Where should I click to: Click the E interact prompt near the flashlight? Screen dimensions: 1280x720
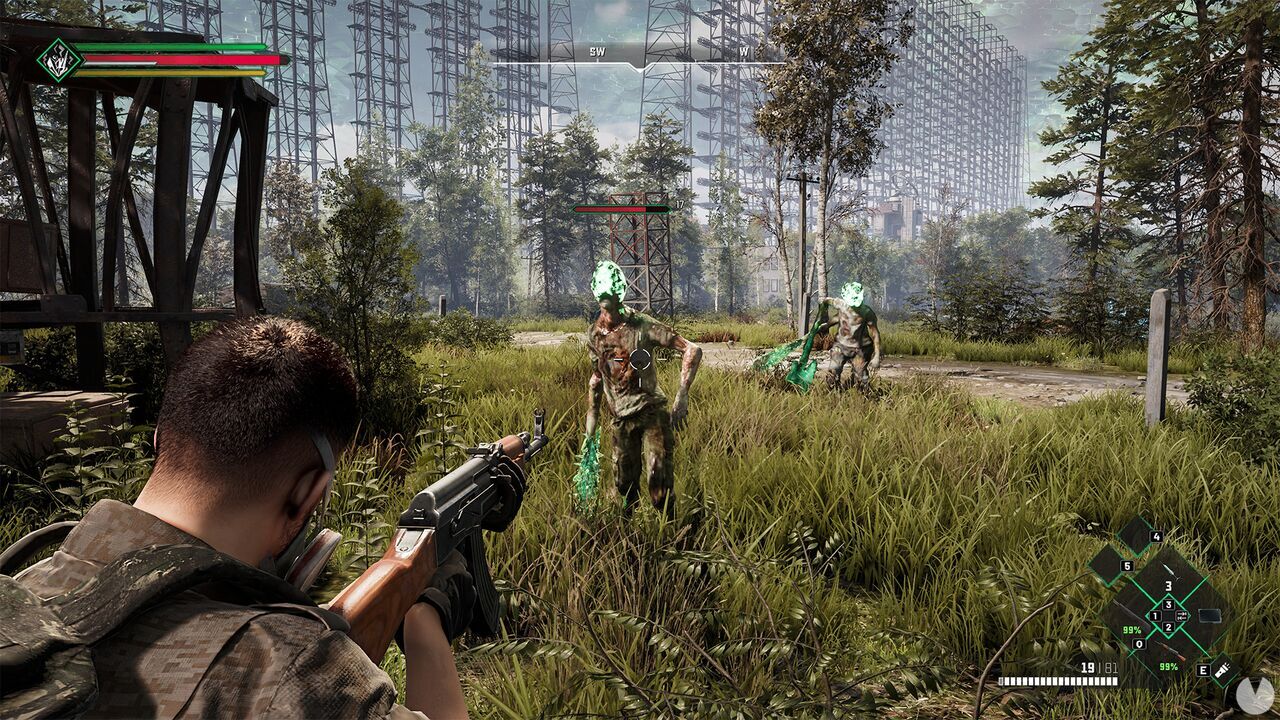[1204, 669]
